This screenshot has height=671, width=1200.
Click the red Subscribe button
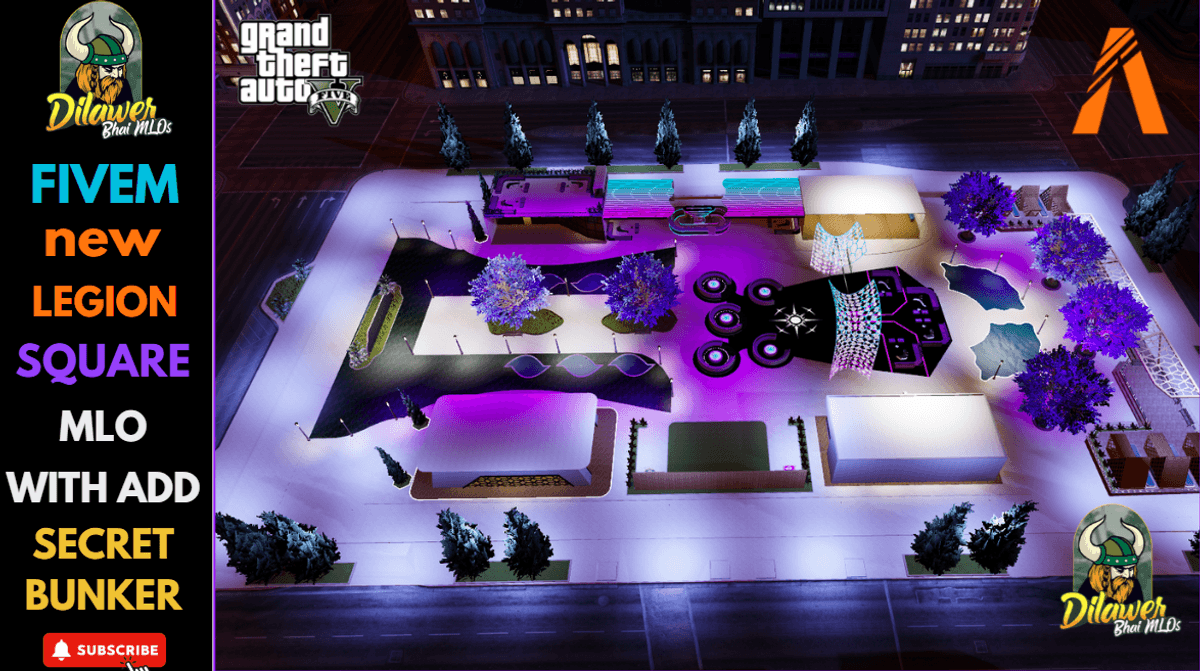click(x=105, y=649)
